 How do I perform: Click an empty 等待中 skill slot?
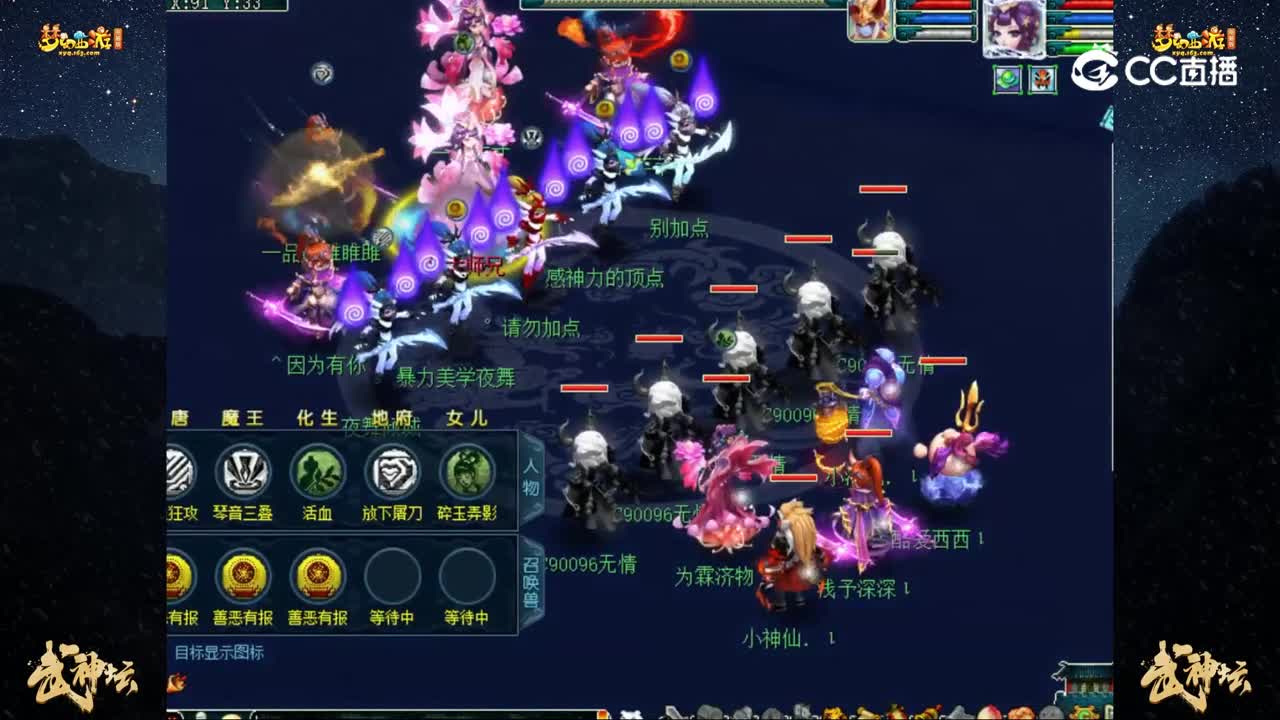pos(390,578)
